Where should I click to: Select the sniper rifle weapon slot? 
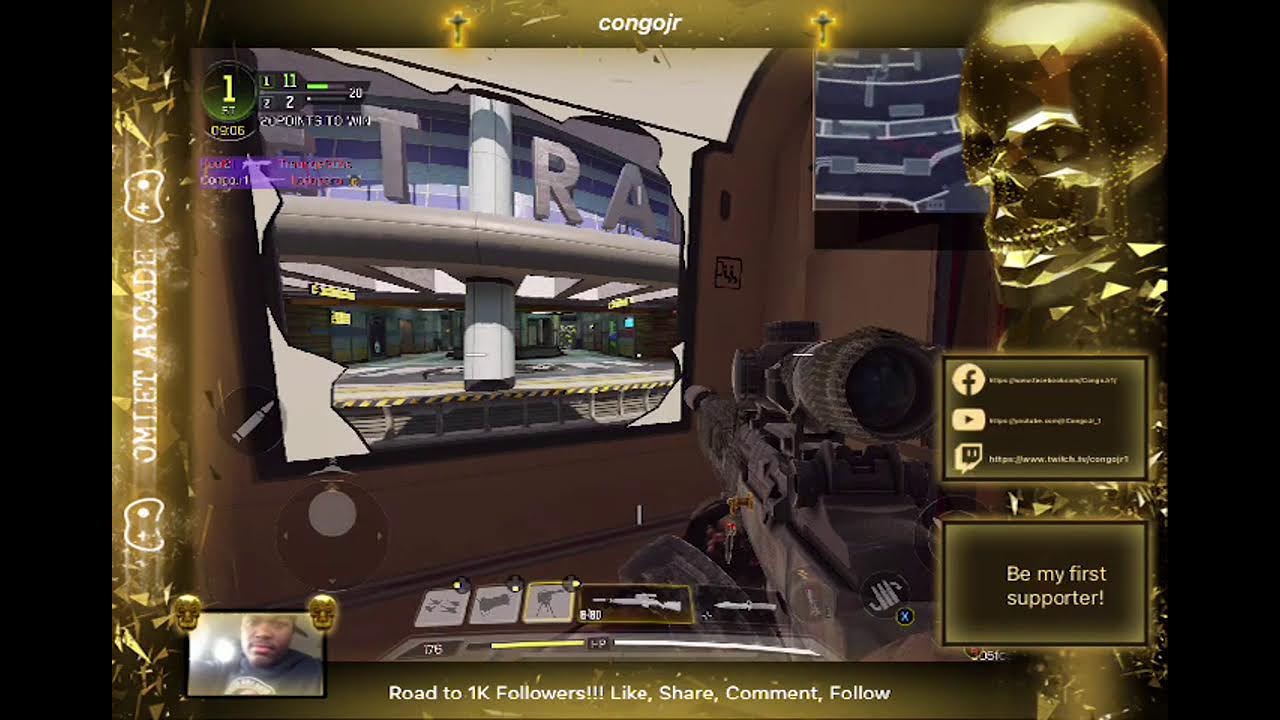[636, 603]
